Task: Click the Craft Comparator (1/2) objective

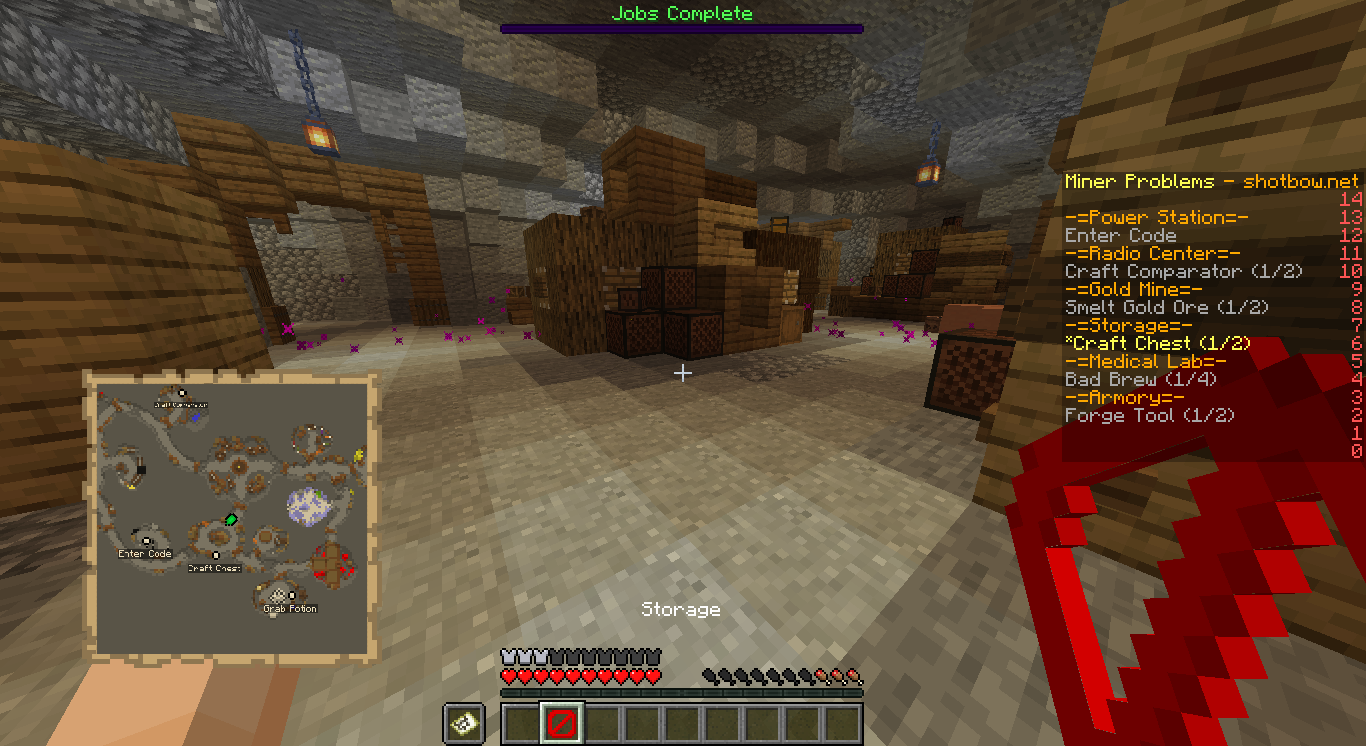Action: coord(1184,272)
